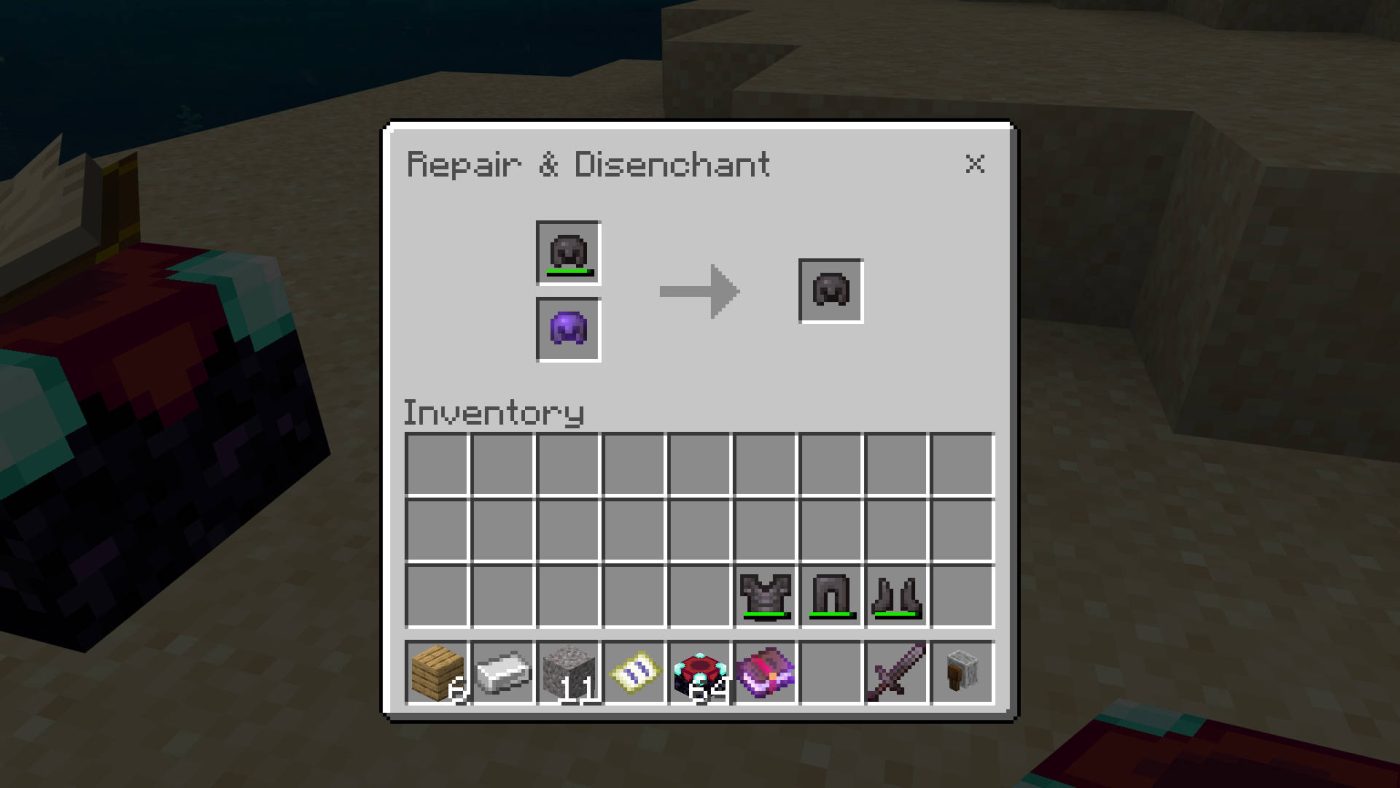
Task: Select the white striped armor trim template
Action: [x=635, y=671]
